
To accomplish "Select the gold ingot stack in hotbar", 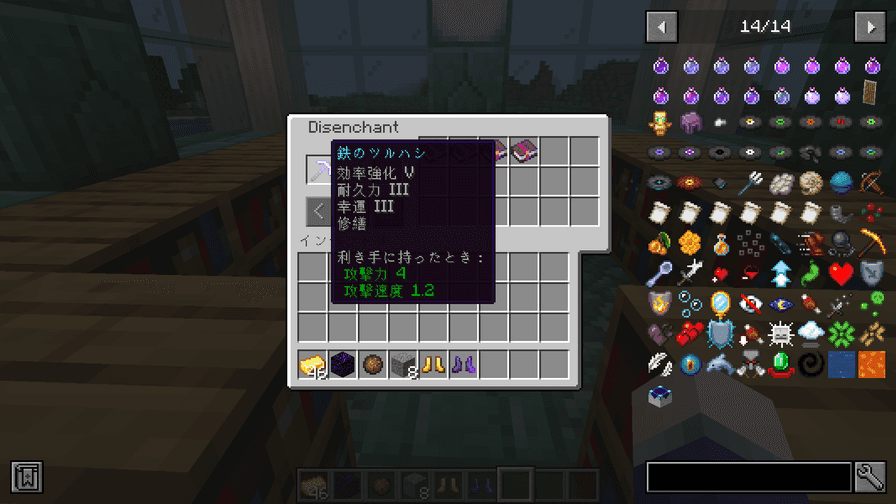I will [x=313, y=365].
